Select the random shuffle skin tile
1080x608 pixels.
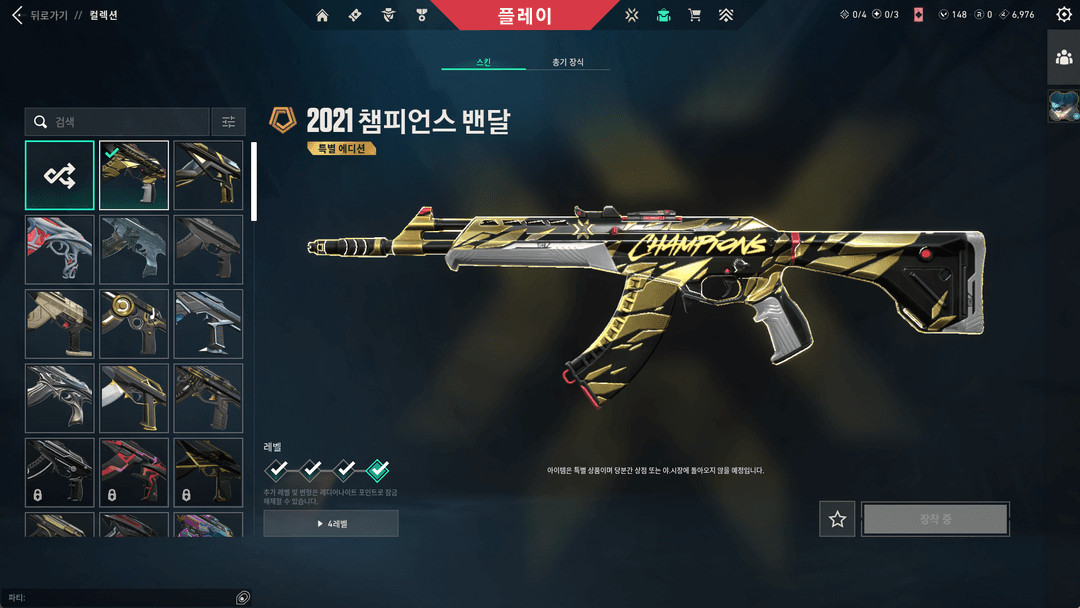click(60, 175)
